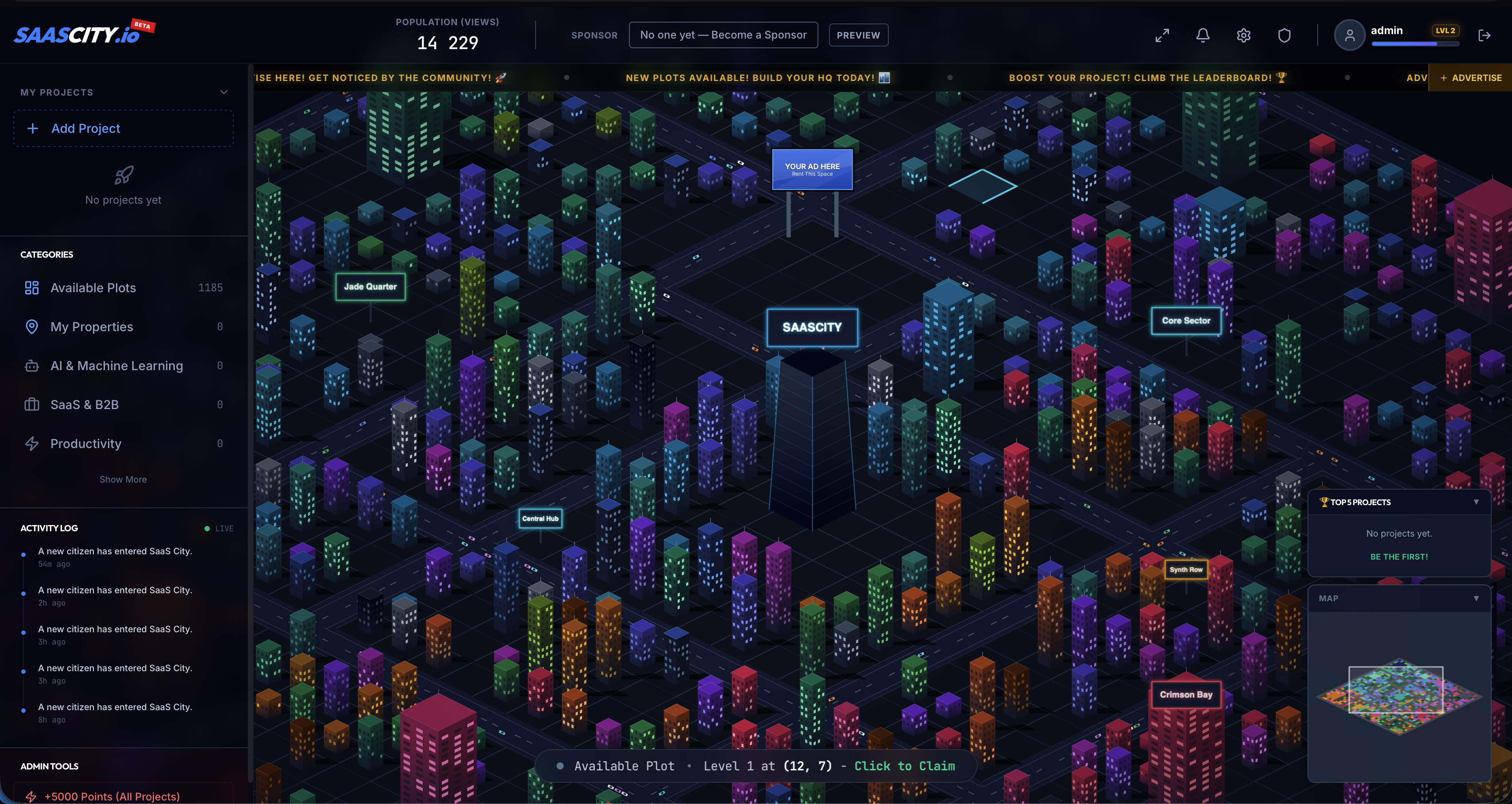Image resolution: width=1512 pixels, height=804 pixels.
Task: Click the ADVERTISE banner button
Action: [x=1469, y=77]
